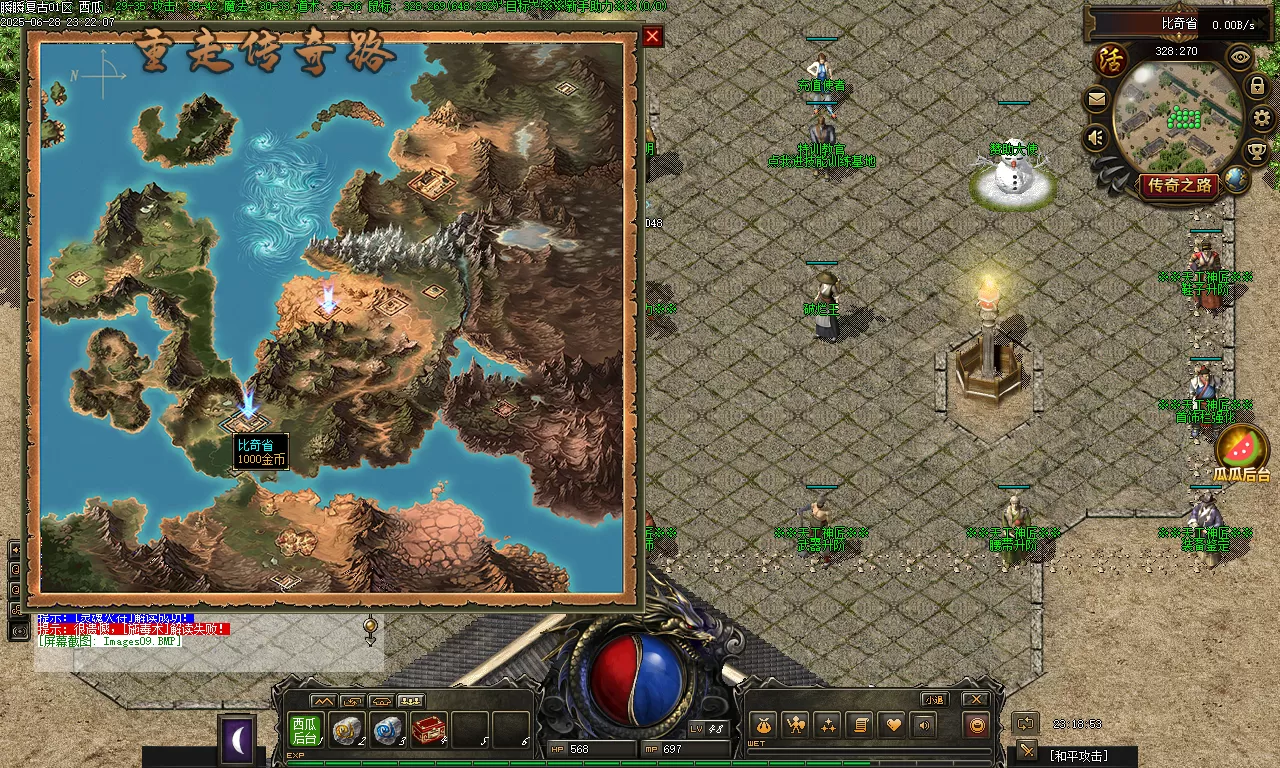Viewport: 1280px width, 768px height.
Task: Toggle the 和平攻击 attack mode
Action: point(1076,755)
